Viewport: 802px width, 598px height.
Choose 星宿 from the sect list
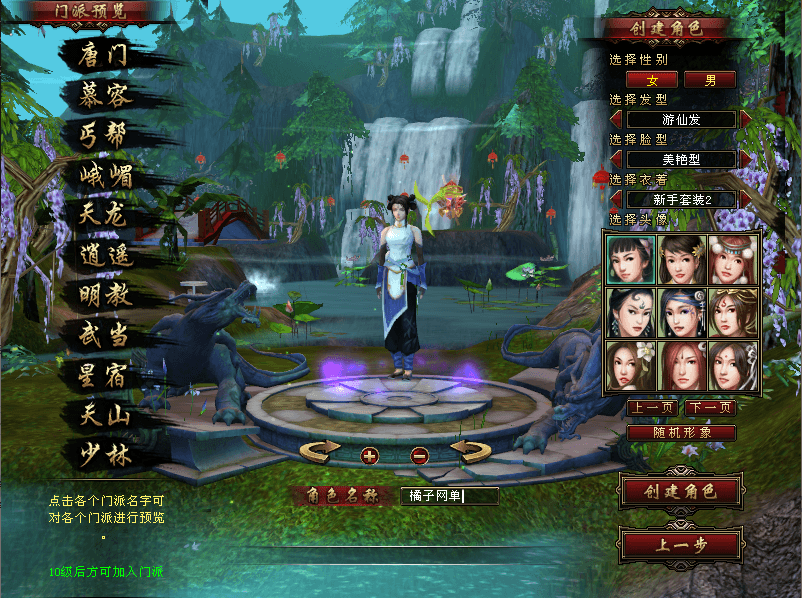105,375
